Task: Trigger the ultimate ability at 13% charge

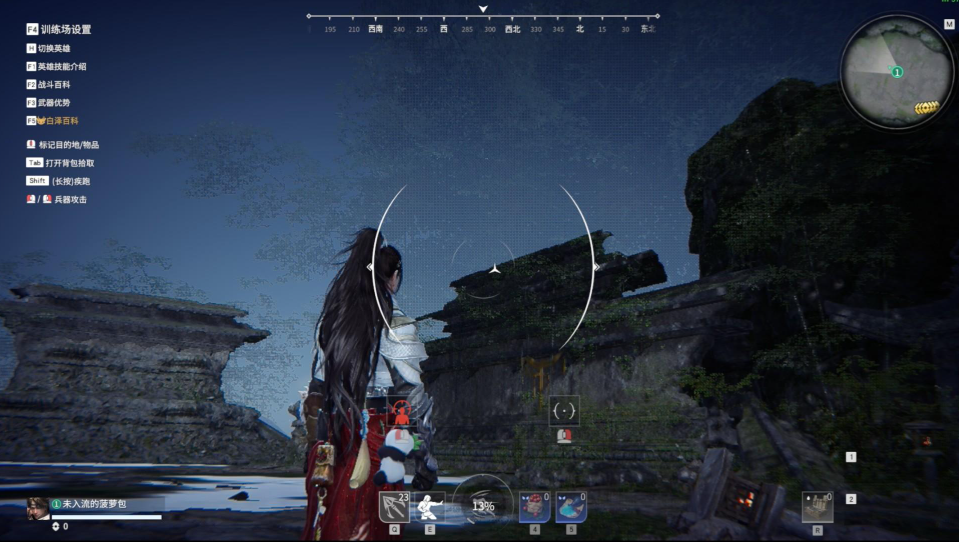Action: [x=483, y=505]
